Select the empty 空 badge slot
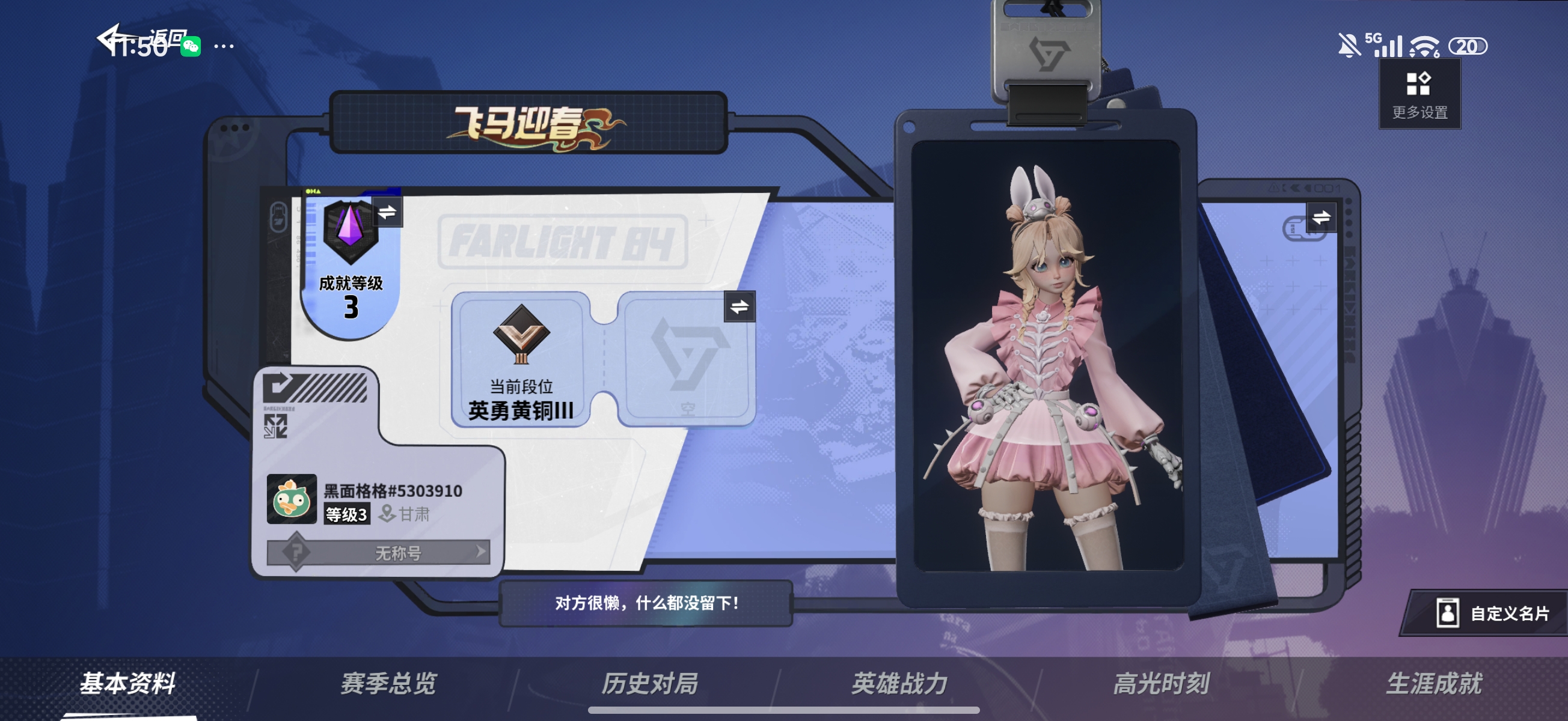 point(687,359)
